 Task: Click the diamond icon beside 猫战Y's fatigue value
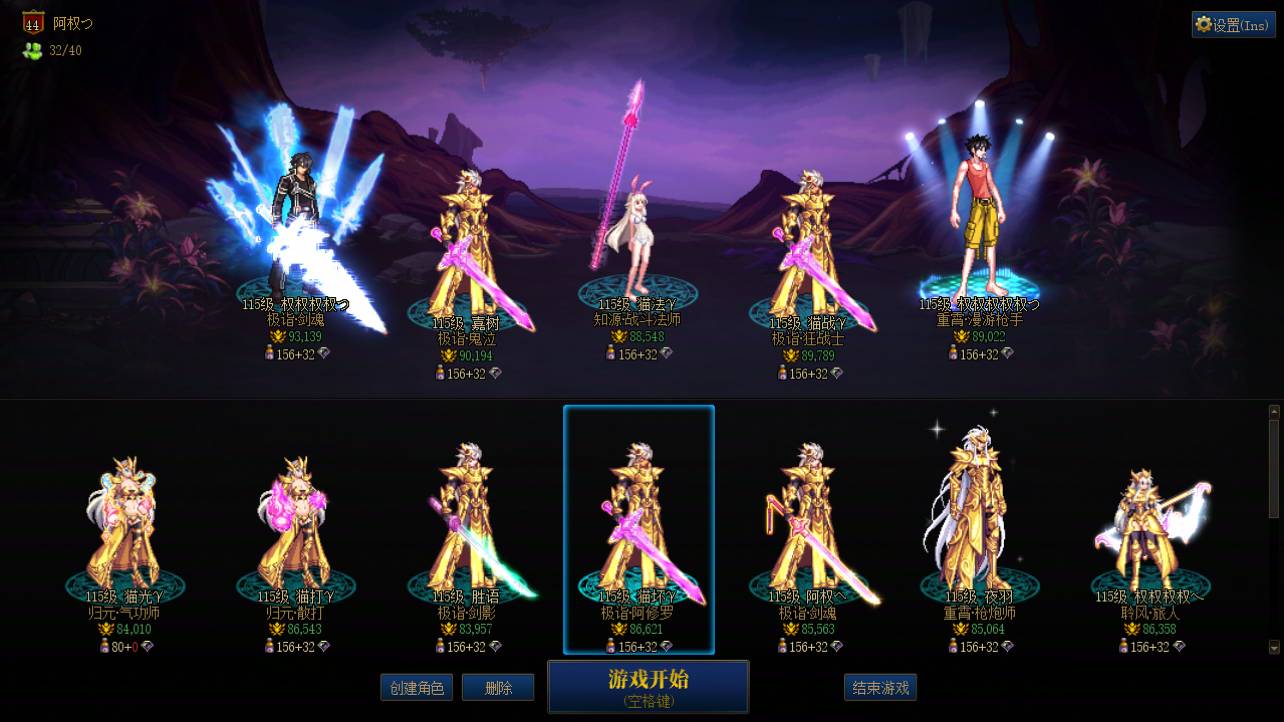tap(836, 373)
